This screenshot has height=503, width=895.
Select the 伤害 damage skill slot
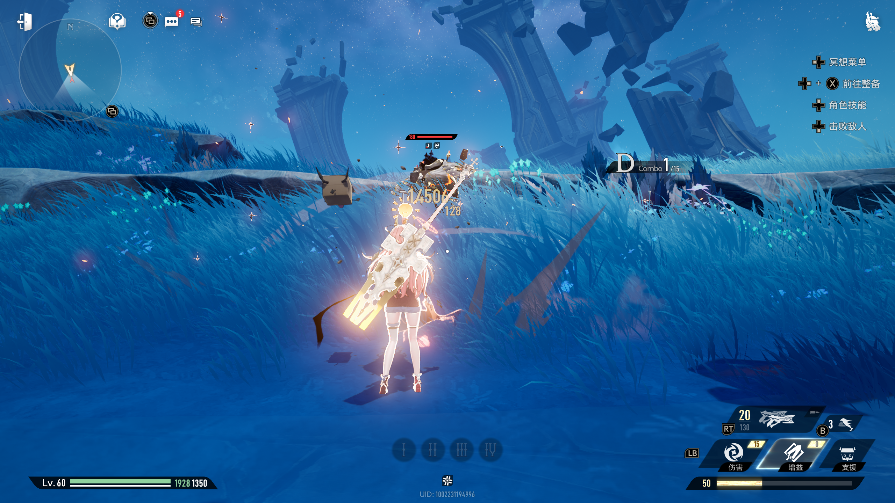click(x=735, y=454)
